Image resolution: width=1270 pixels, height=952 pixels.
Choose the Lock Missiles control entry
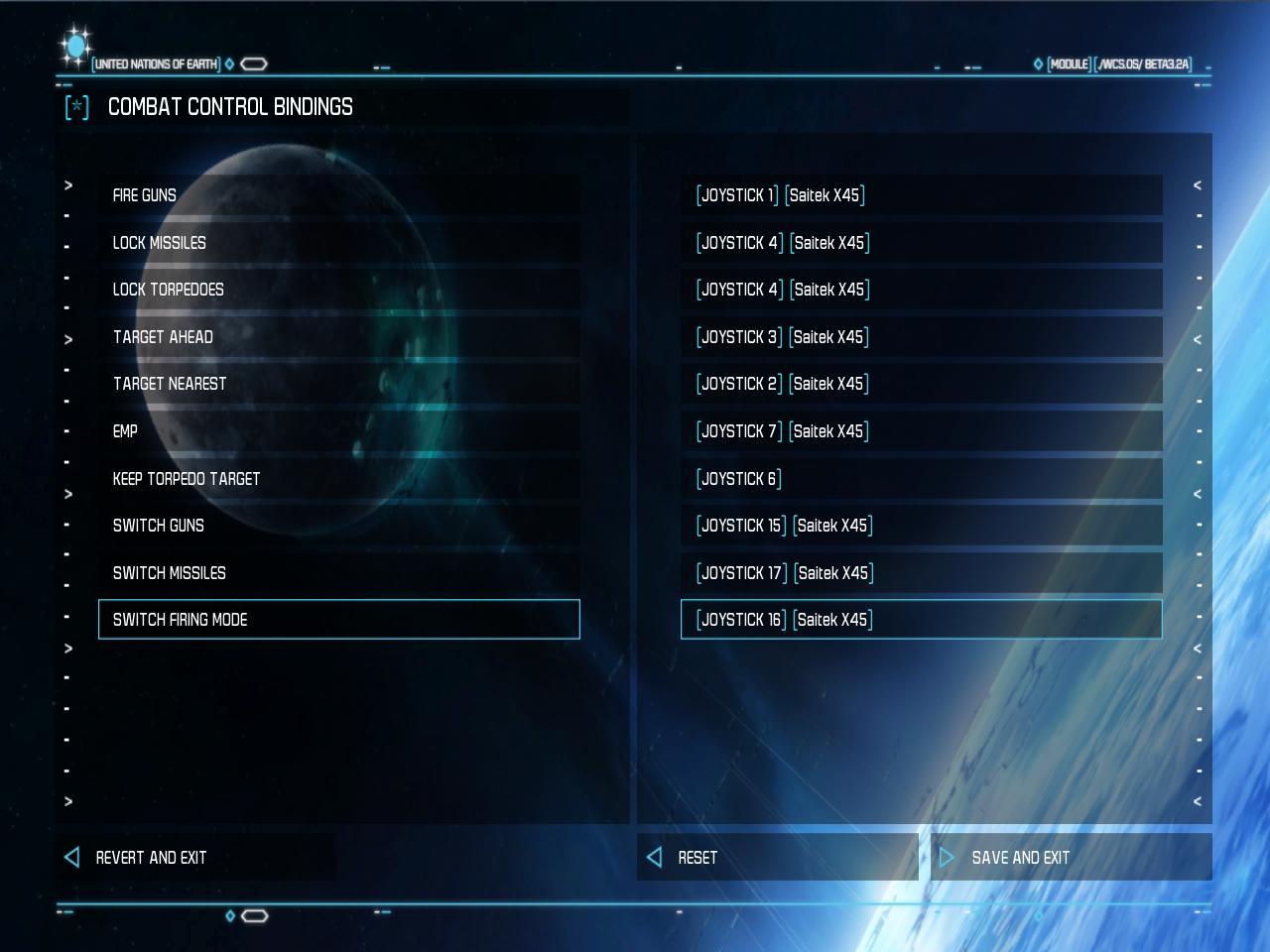(x=338, y=243)
